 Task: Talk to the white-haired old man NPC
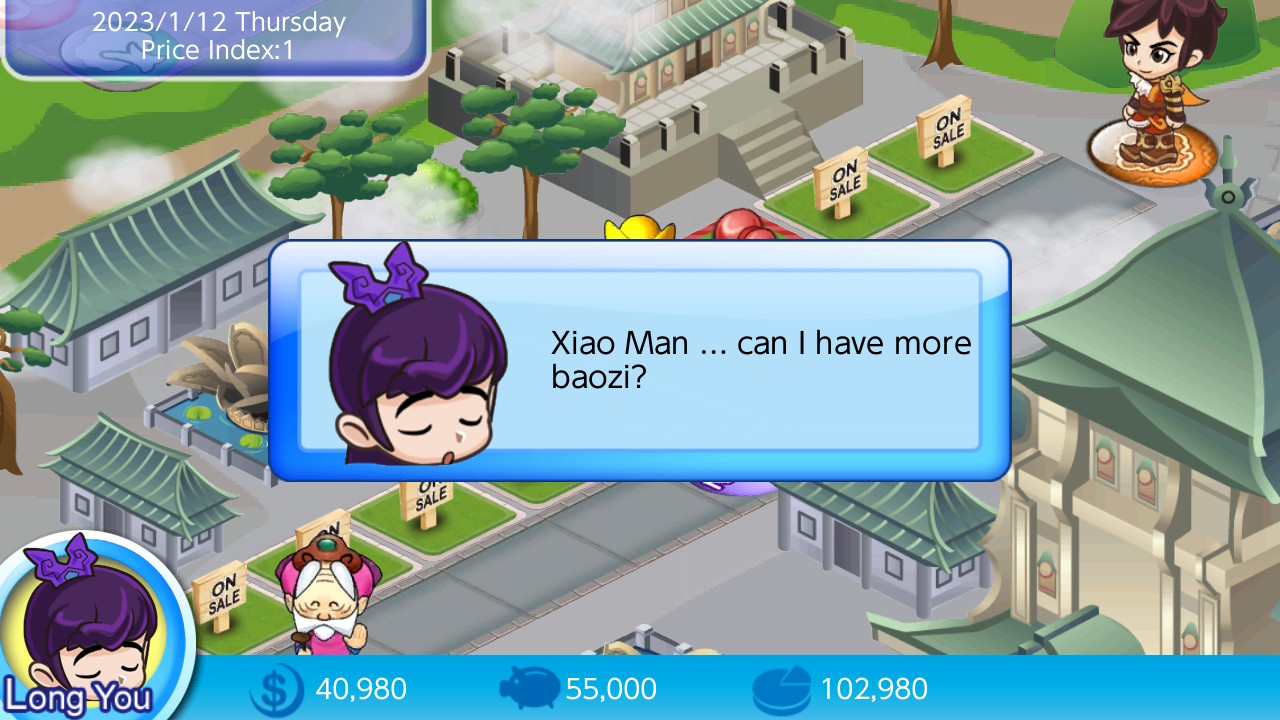(x=325, y=600)
